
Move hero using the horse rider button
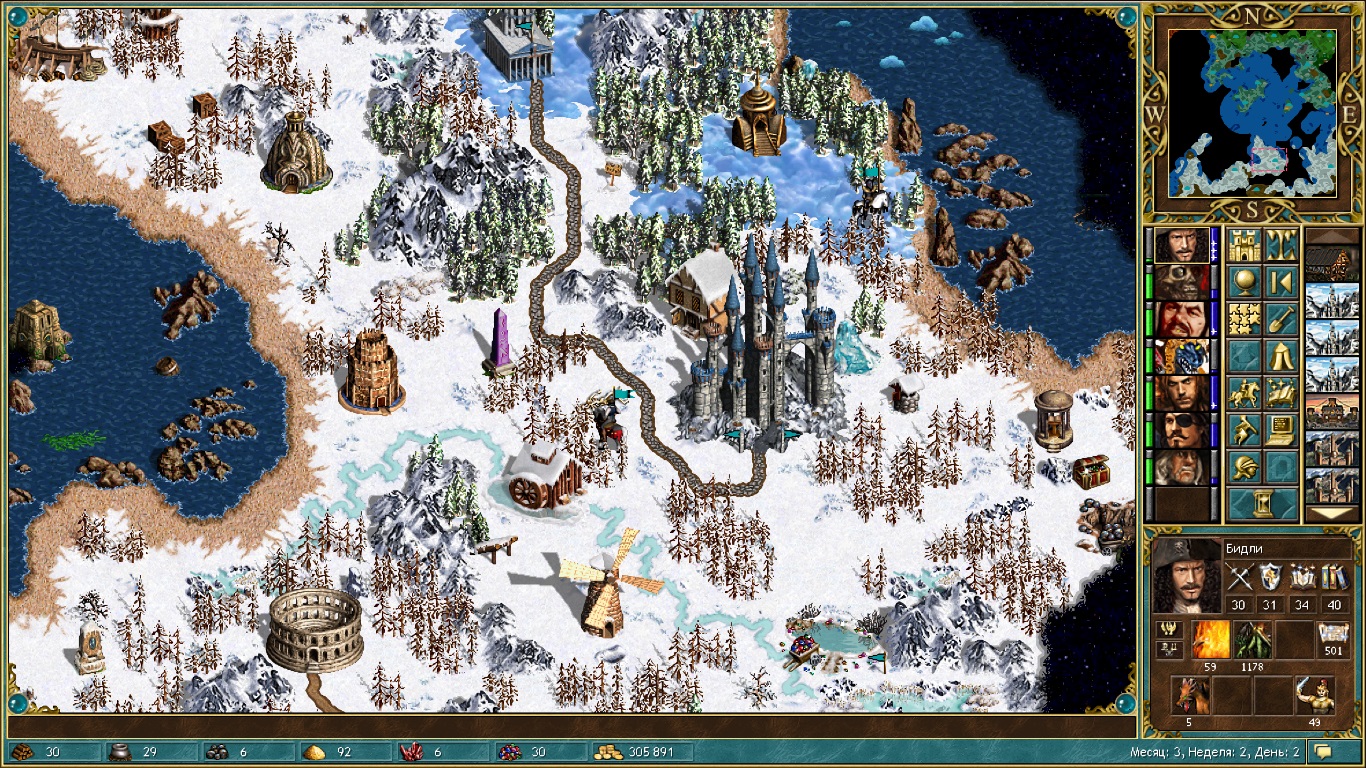(1244, 393)
